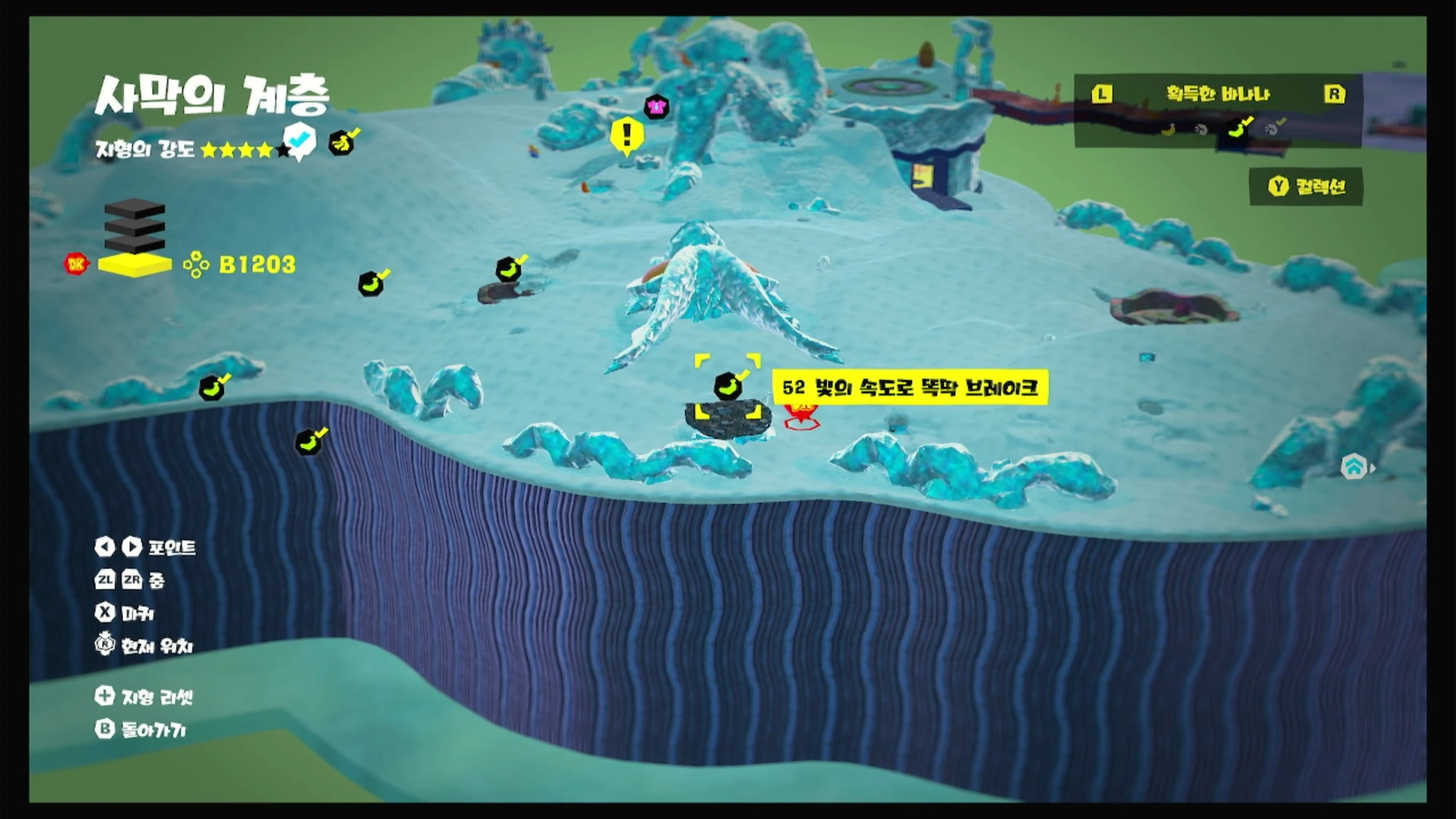Open the 컬렉션 collection screen

(x=1306, y=187)
